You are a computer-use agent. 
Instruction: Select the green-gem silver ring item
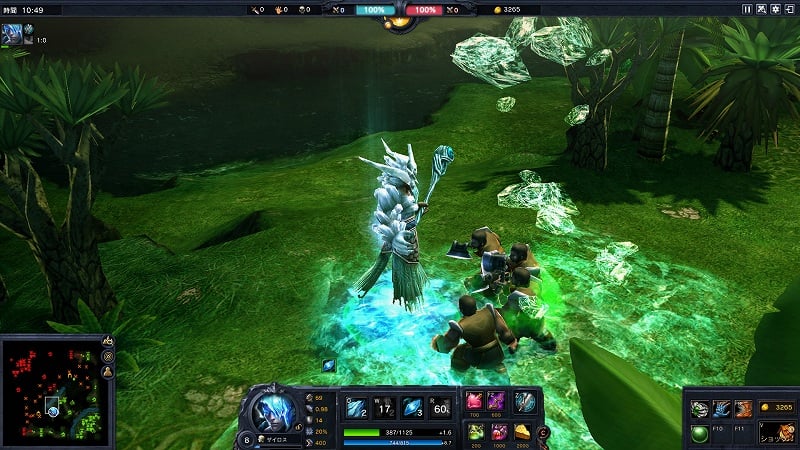(x=699, y=409)
